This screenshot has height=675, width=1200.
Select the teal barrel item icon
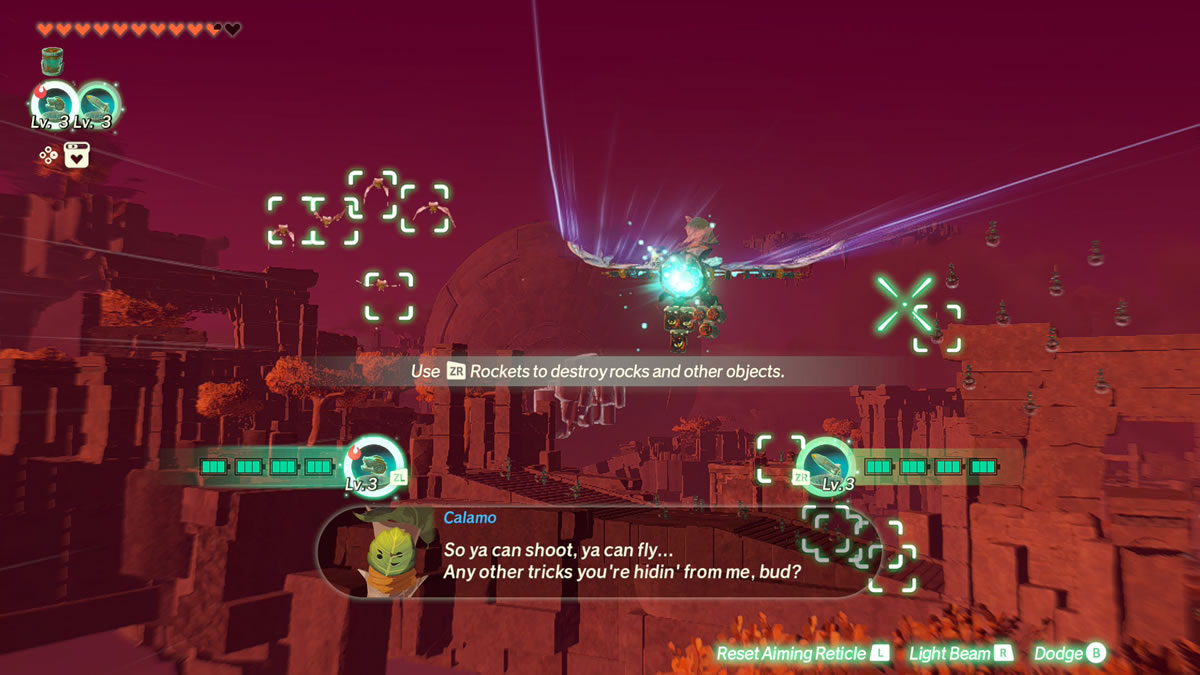tap(53, 62)
